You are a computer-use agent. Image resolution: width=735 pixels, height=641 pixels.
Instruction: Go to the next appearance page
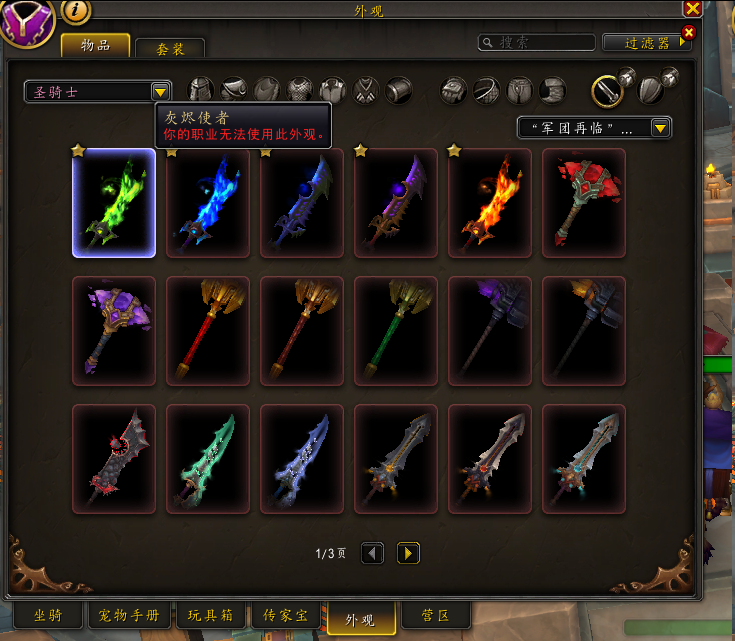pyautogui.click(x=408, y=553)
